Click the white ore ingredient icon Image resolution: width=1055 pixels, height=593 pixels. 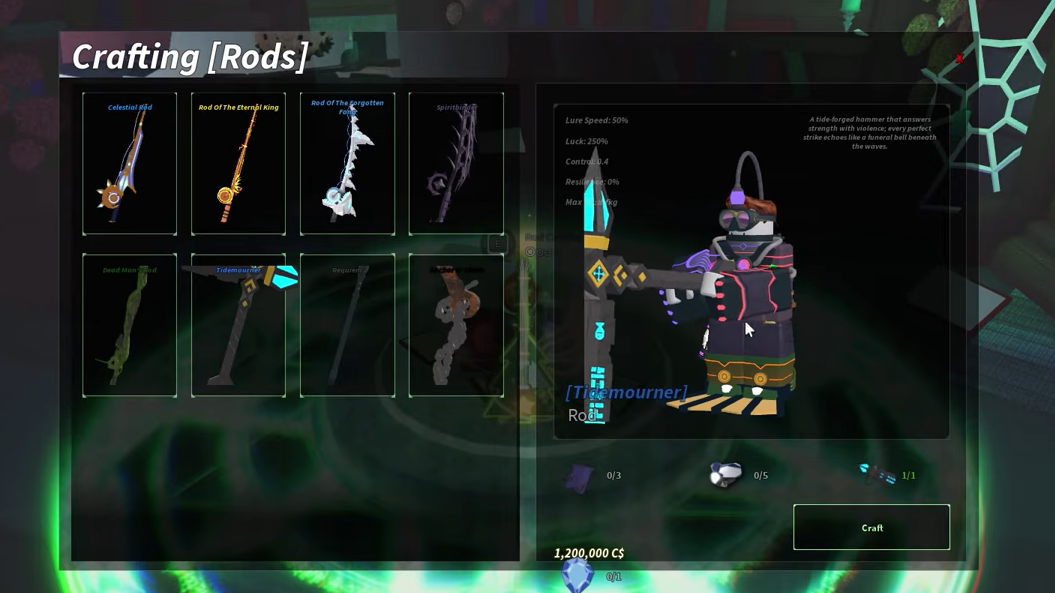[x=725, y=474]
